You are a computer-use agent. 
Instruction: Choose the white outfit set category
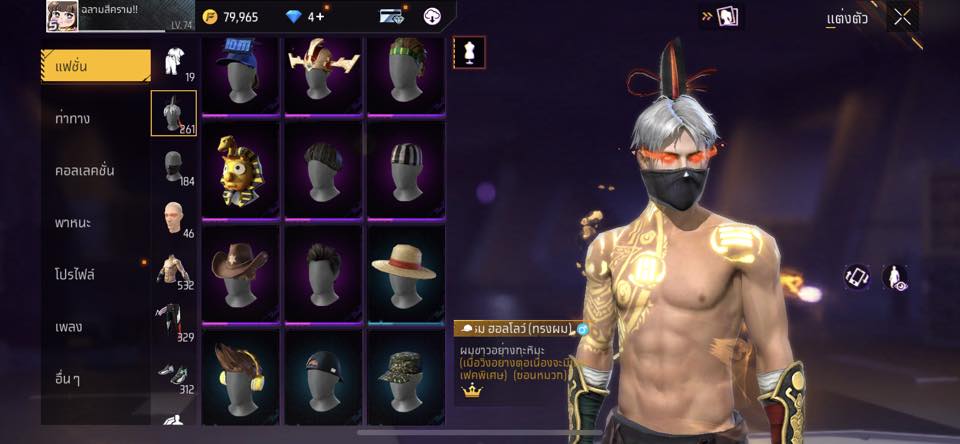click(173, 62)
